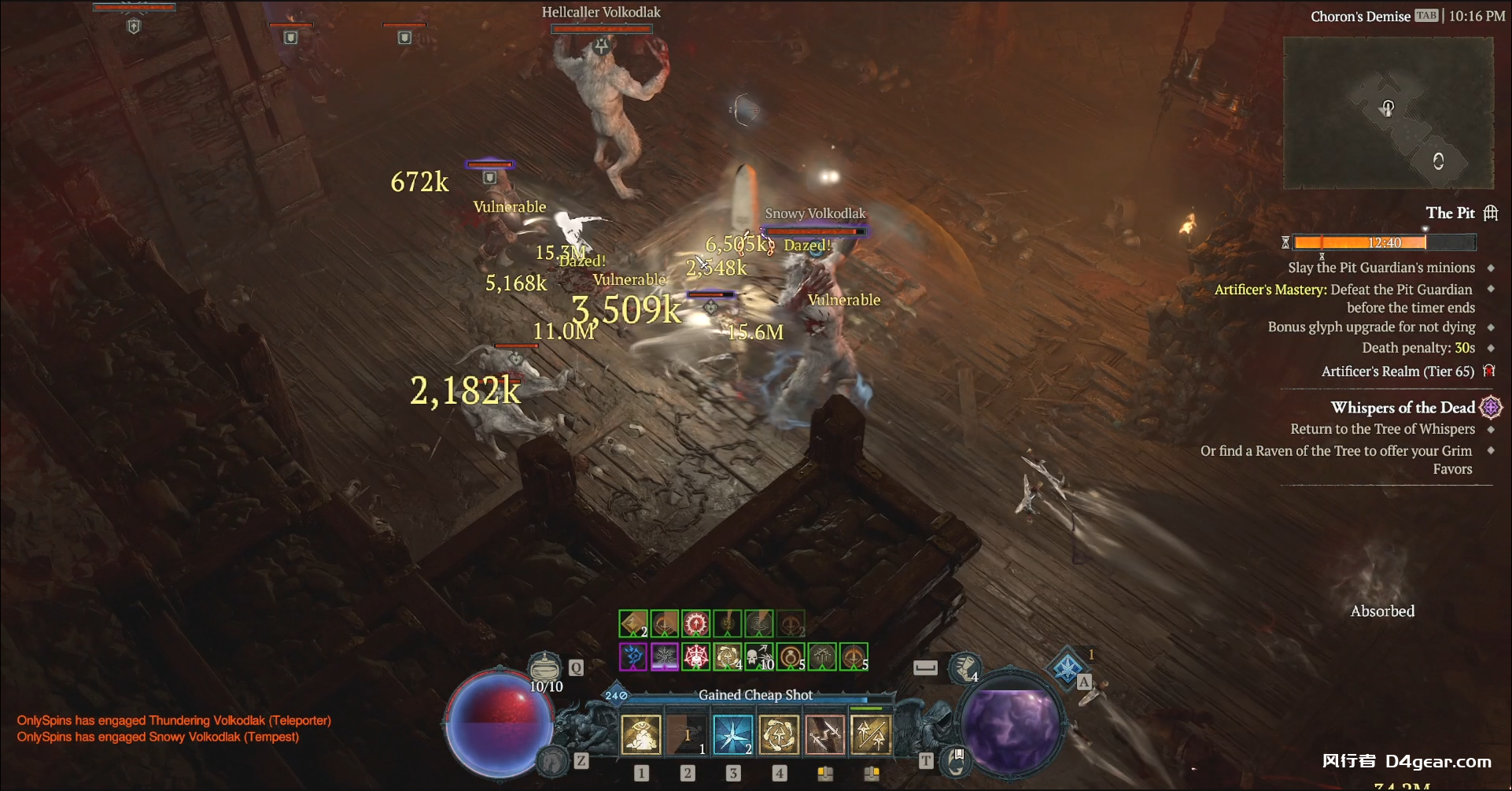1512x791 pixels.
Task: Inspect the red spiked circle arrow buff
Action: [x=696, y=624]
